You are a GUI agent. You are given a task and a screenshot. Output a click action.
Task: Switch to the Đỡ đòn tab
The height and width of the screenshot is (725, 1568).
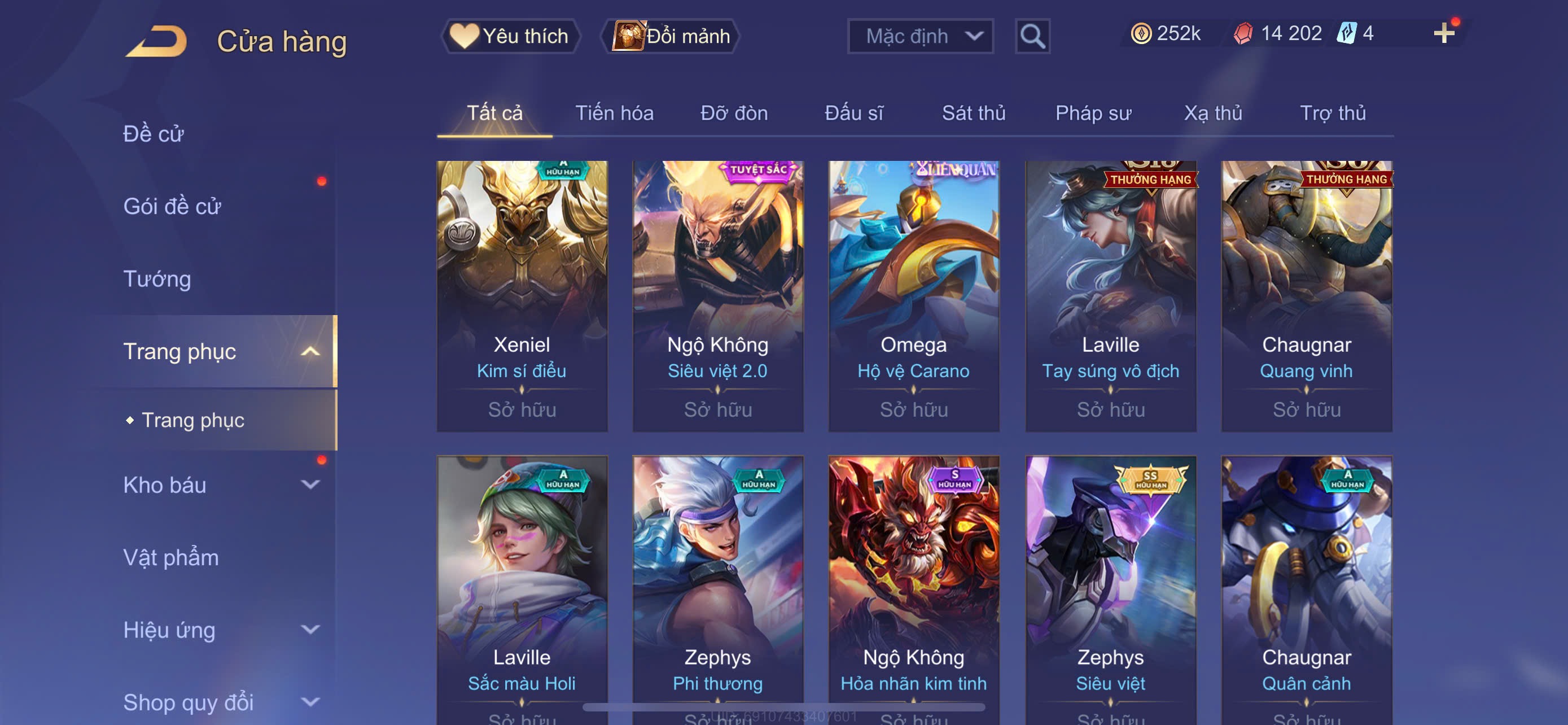(x=733, y=113)
